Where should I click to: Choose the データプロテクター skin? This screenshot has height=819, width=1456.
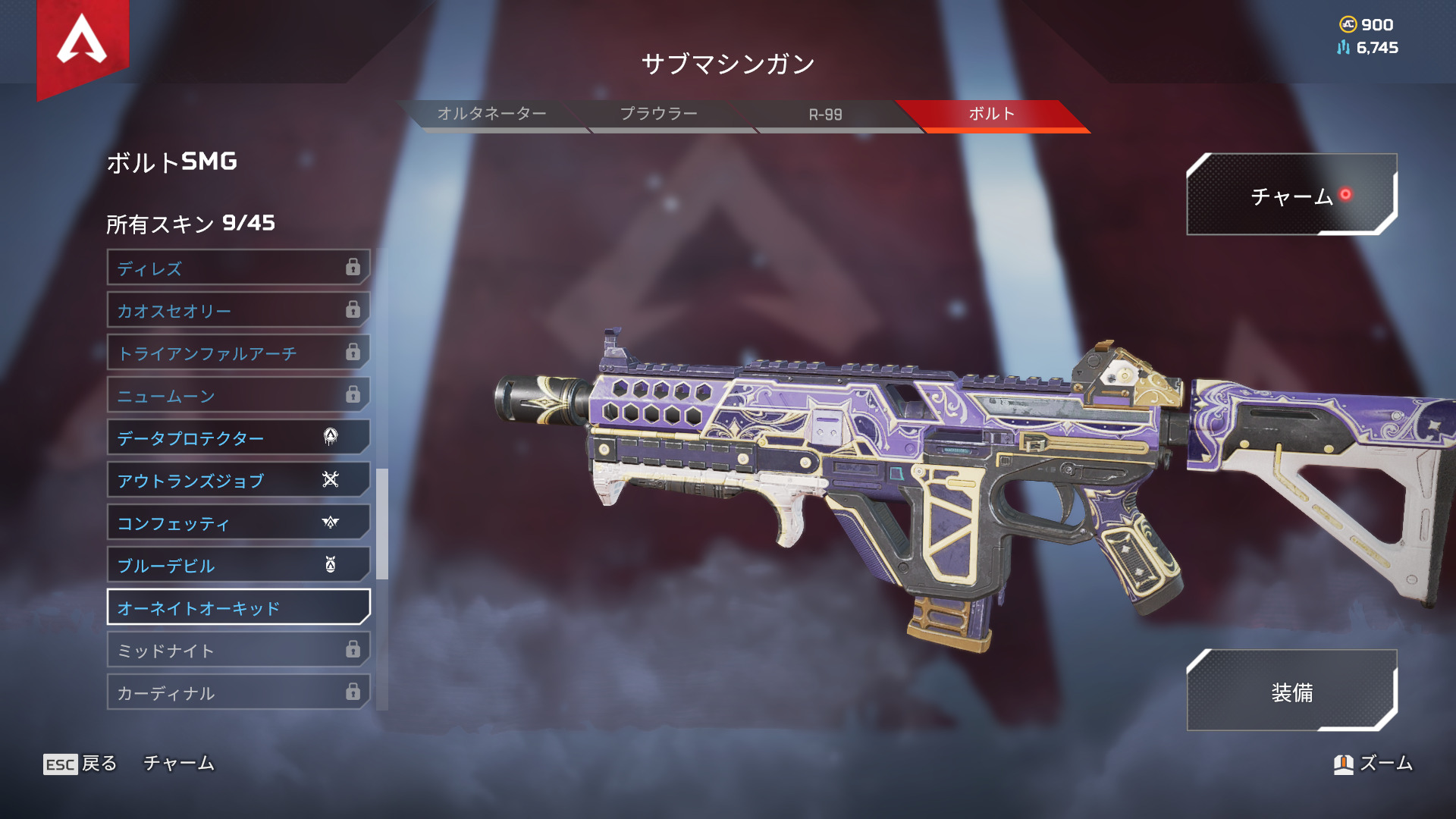[x=238, y=438]
